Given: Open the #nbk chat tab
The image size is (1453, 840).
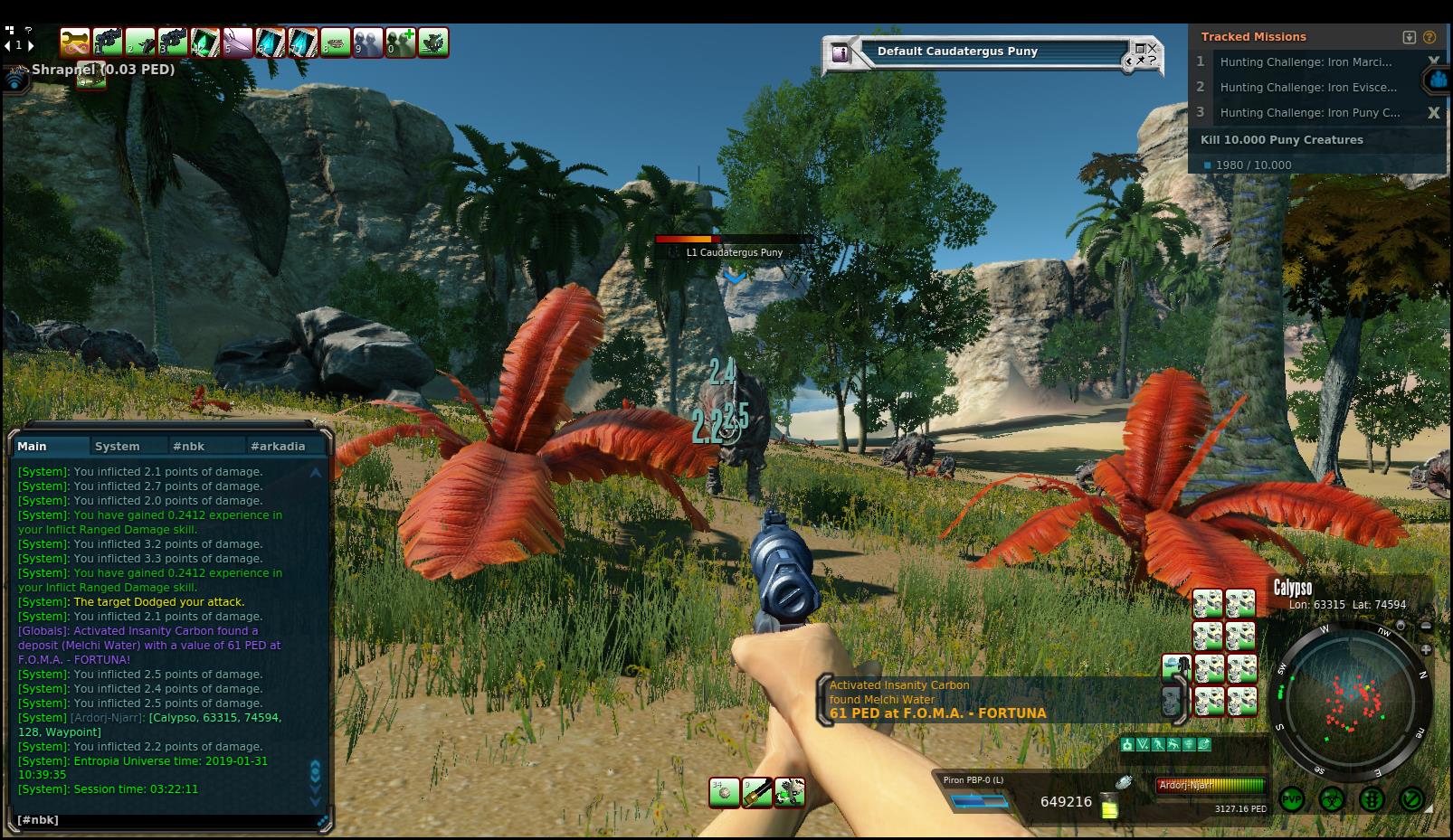Looking at the screenshot, I should click(x=189, y=446).
